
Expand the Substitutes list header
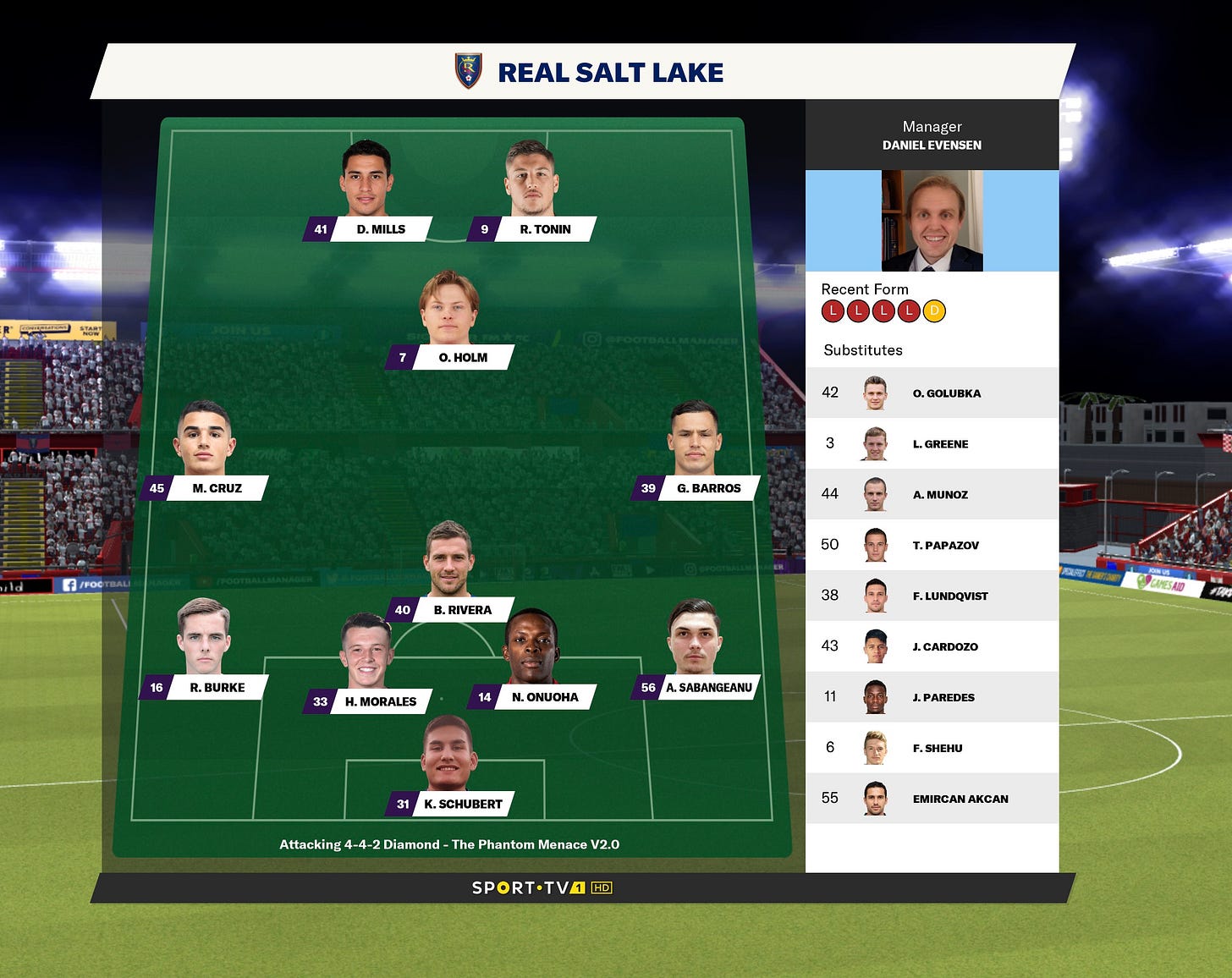click(x=863, y=349)
